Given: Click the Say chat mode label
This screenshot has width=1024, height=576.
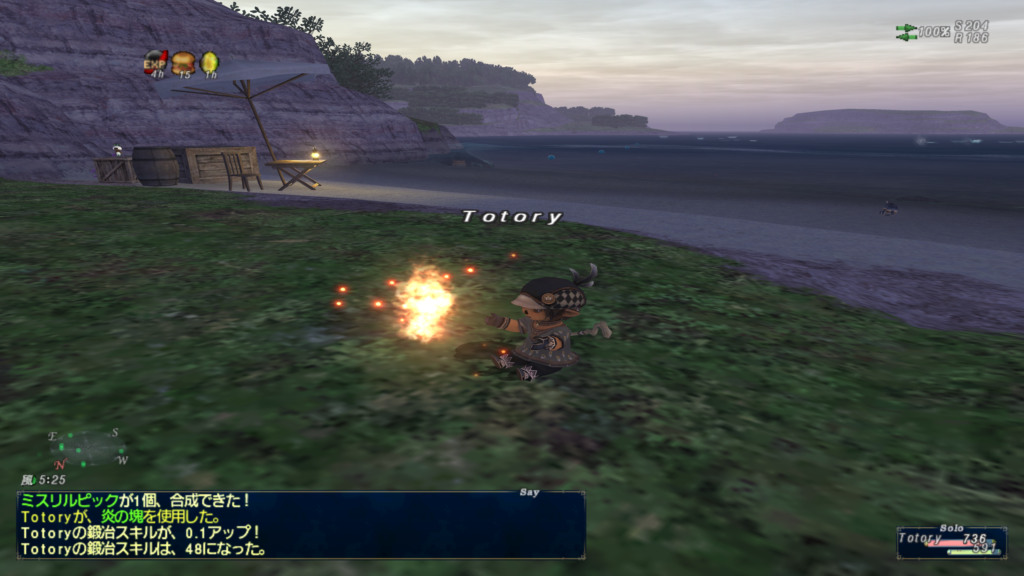Looking at the screenshot, I should point(528,492).
